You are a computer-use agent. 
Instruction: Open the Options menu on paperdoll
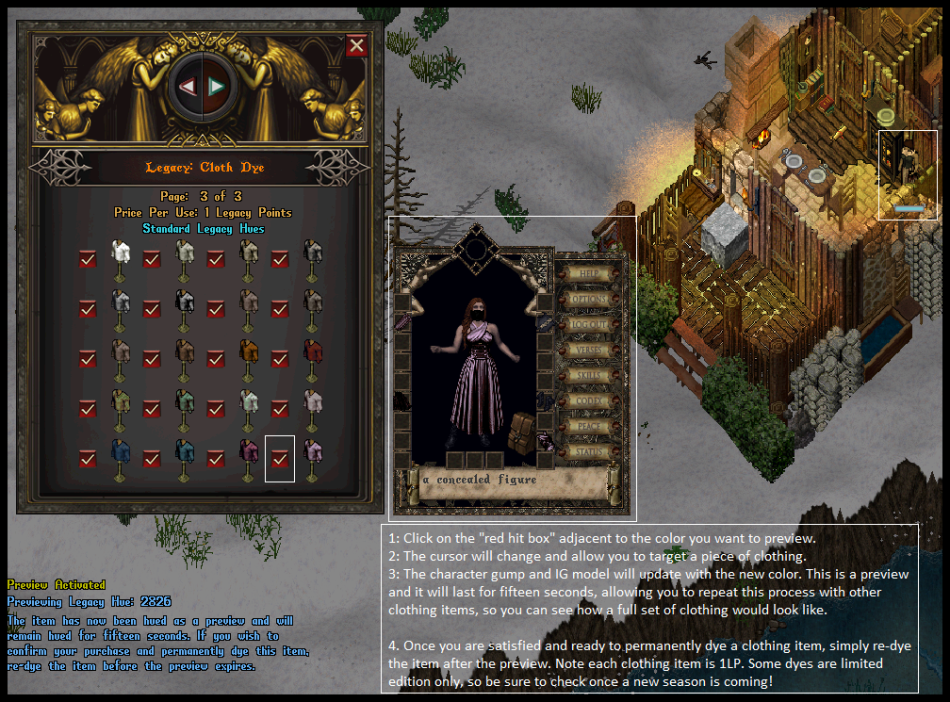coord(590,299)
